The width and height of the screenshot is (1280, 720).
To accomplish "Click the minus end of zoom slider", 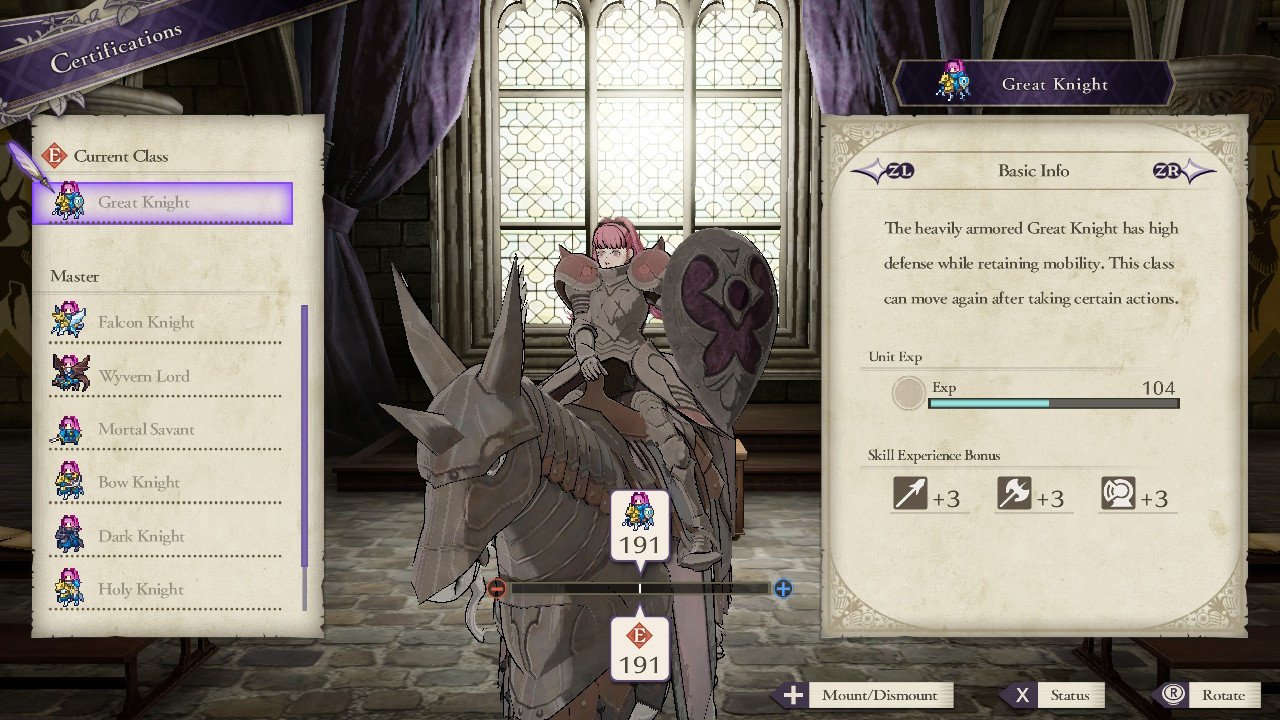I will point(497,589).
